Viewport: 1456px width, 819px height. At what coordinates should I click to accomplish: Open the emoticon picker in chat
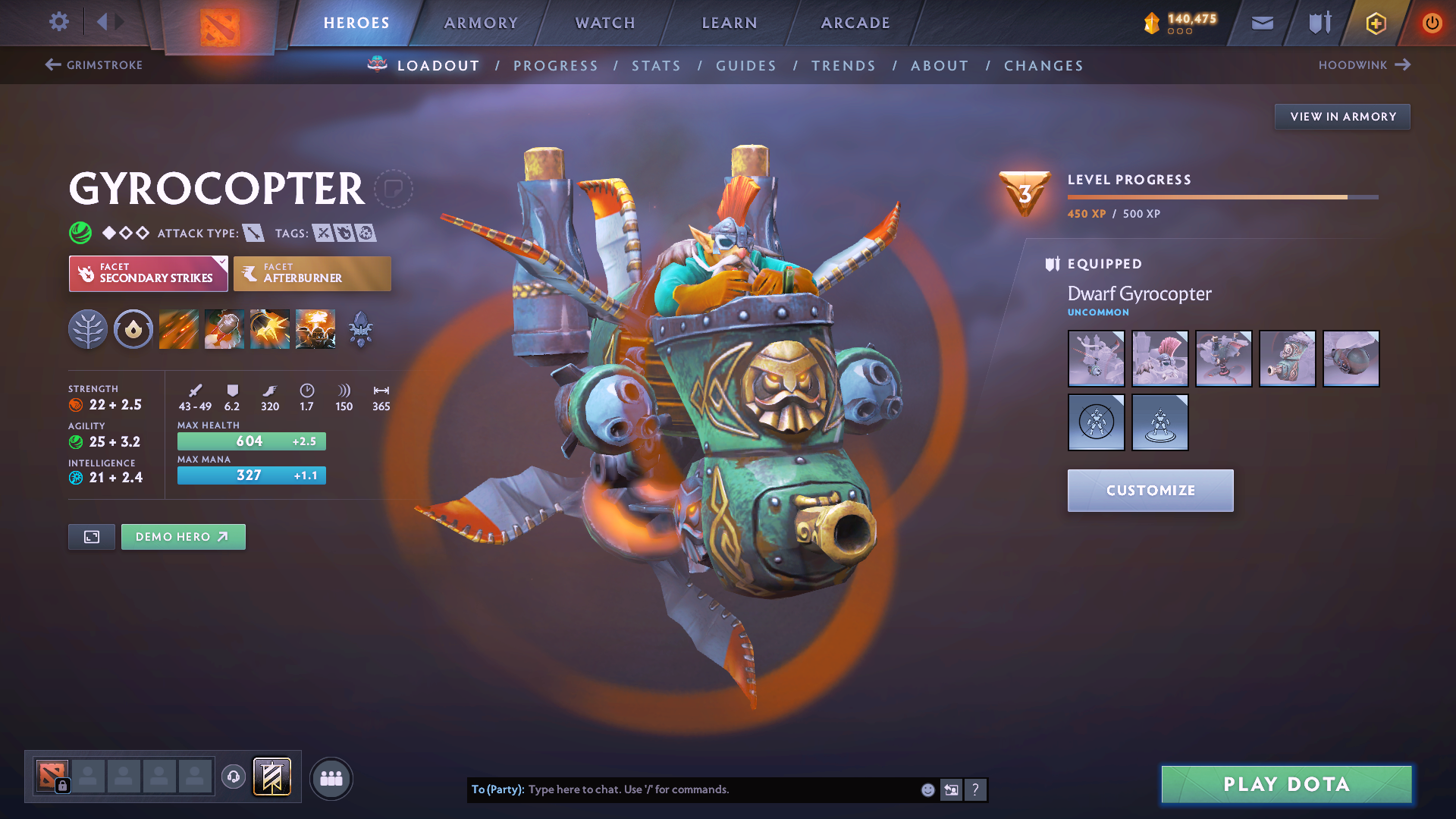pos(927,789)
